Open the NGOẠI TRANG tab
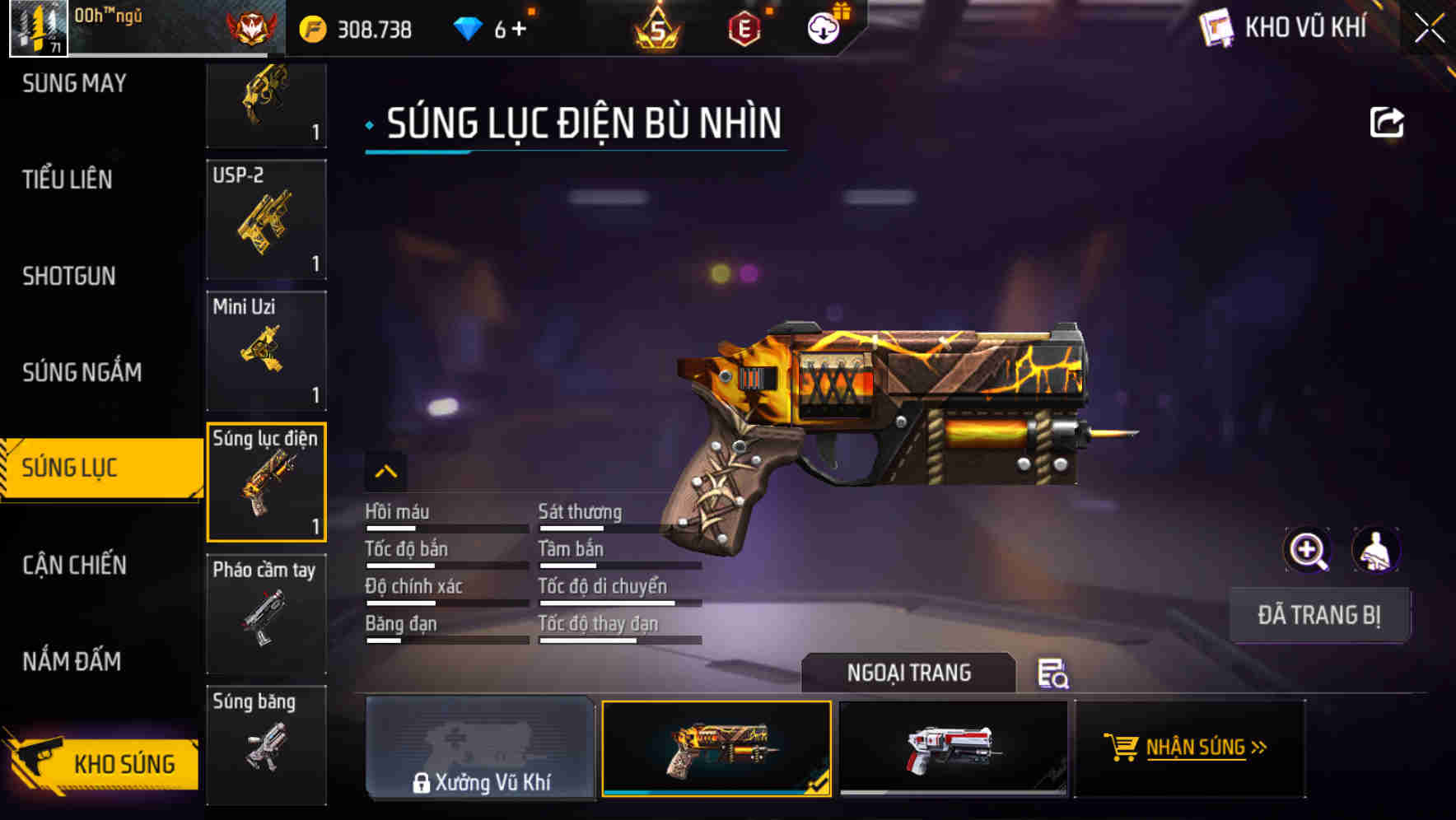Screen dimensions: 1456x820 pyautogui.click(x=910, y=673)
